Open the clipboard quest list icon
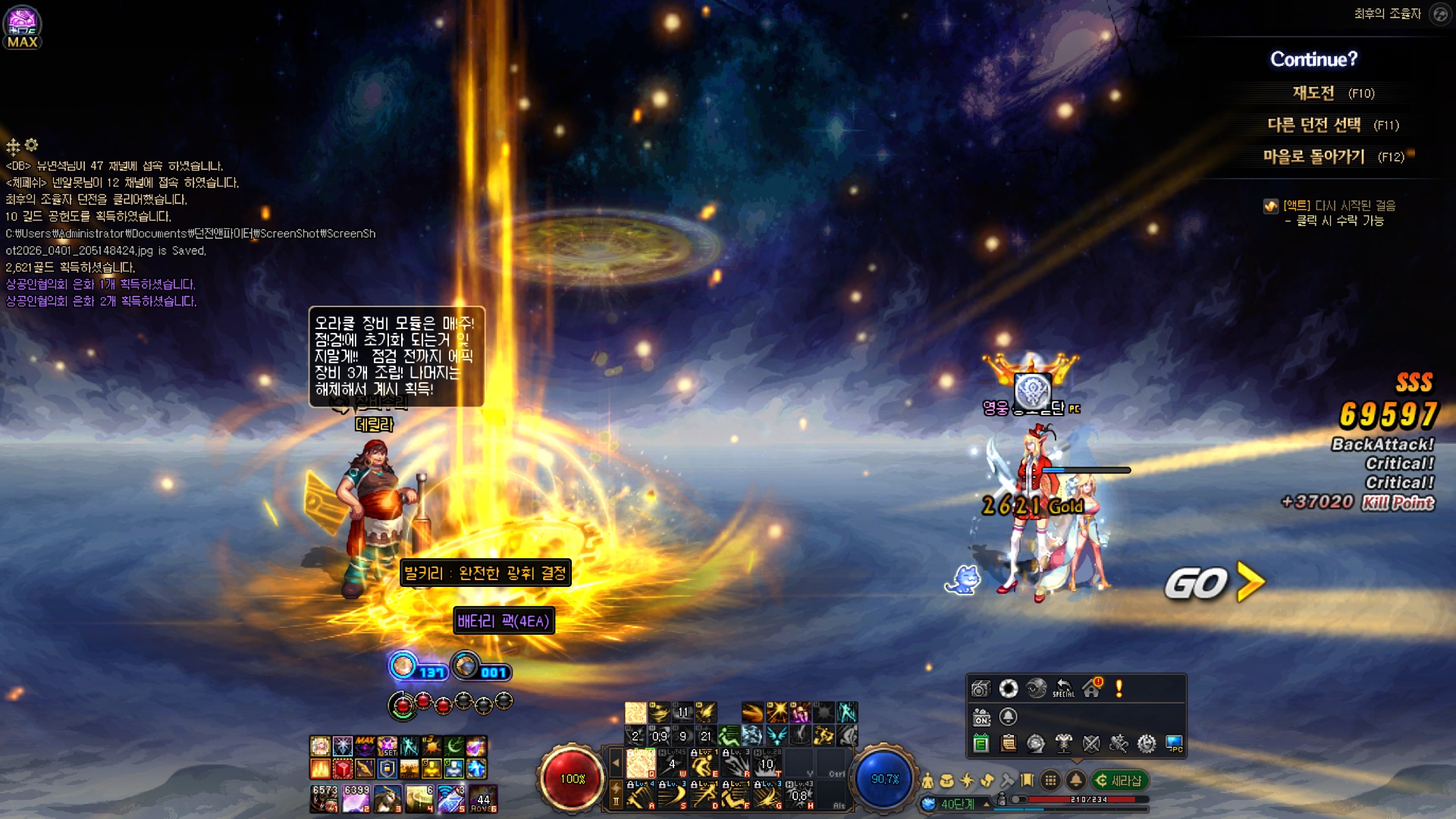 tap(1009, 744)
